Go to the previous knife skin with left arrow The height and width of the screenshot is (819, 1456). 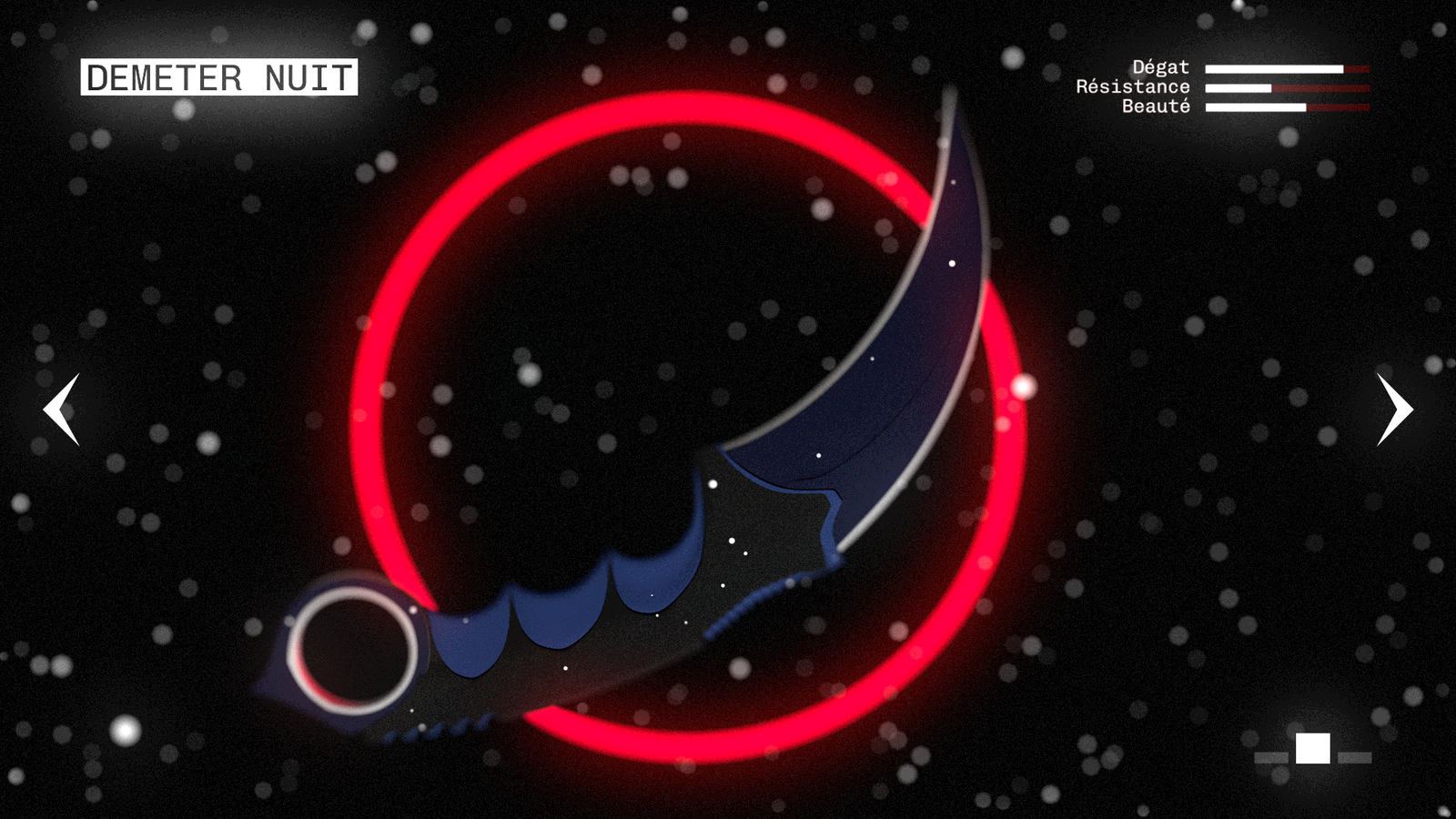pyautogui.click(x=62, y=409)
